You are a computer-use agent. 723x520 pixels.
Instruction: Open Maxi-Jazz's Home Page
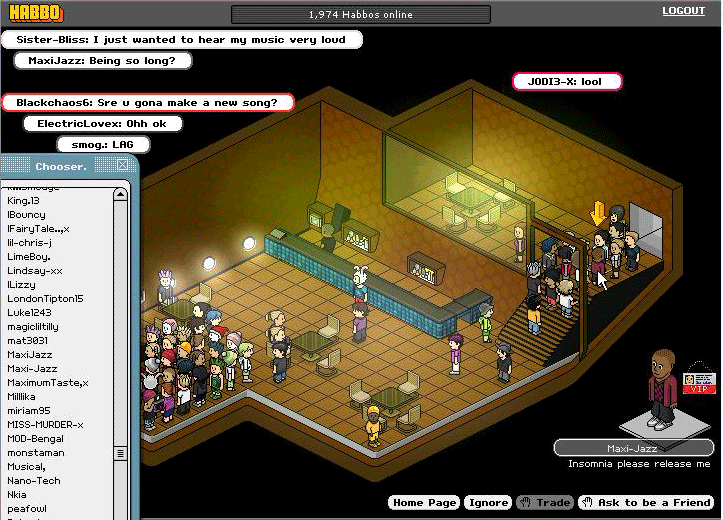424,503
